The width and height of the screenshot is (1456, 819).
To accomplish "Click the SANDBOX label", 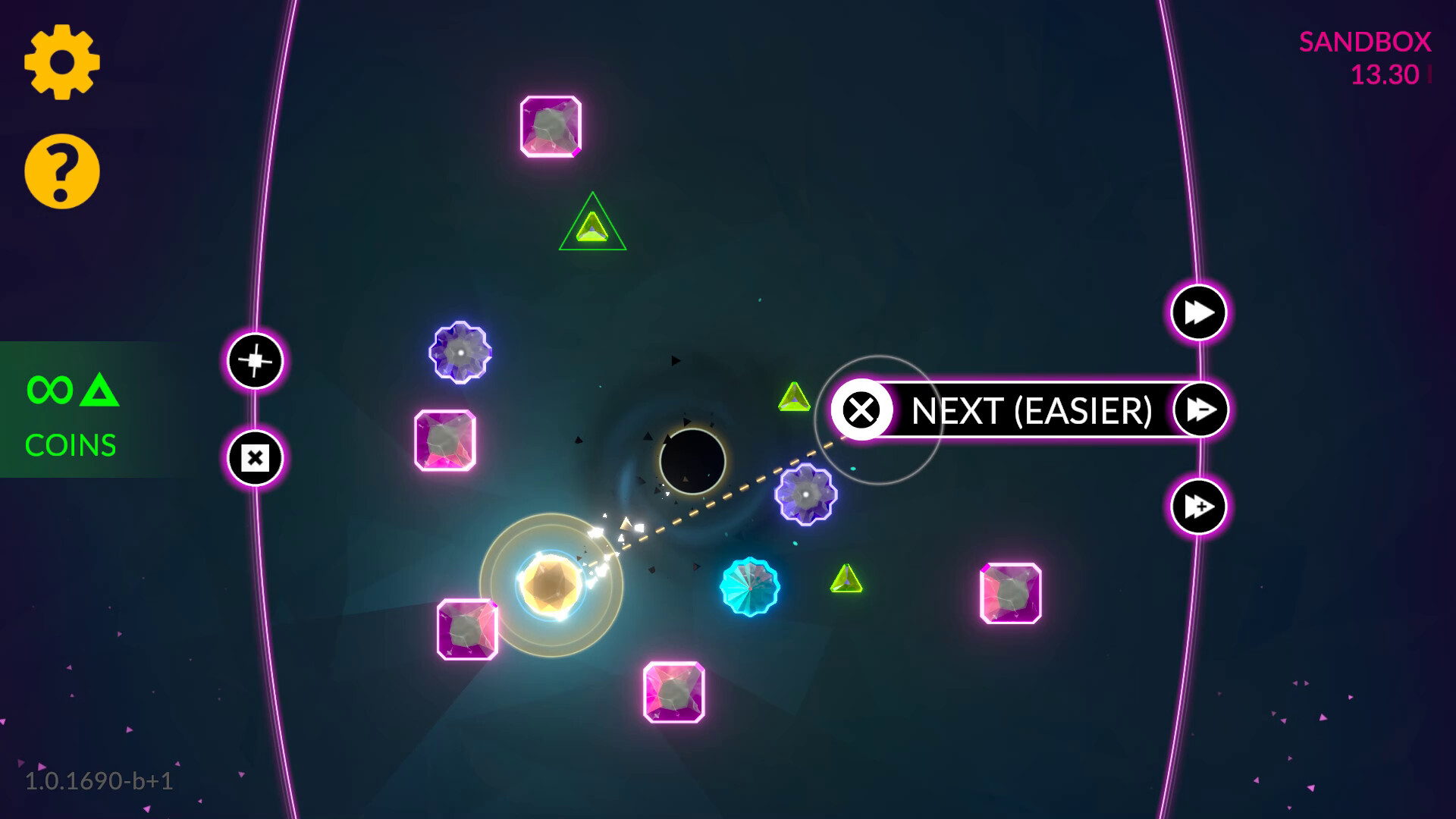I will pos(1365,43).
